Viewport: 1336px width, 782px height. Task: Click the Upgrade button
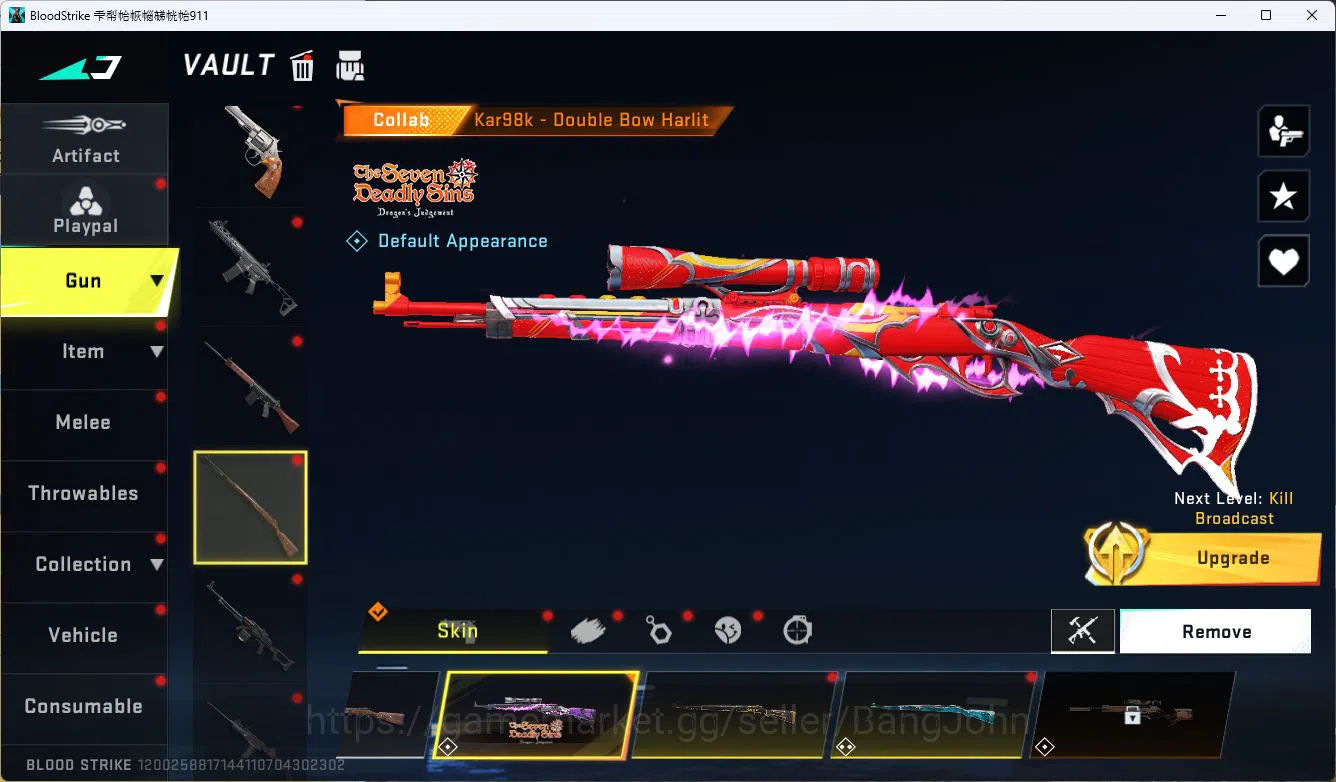[x=1233, y=558]
